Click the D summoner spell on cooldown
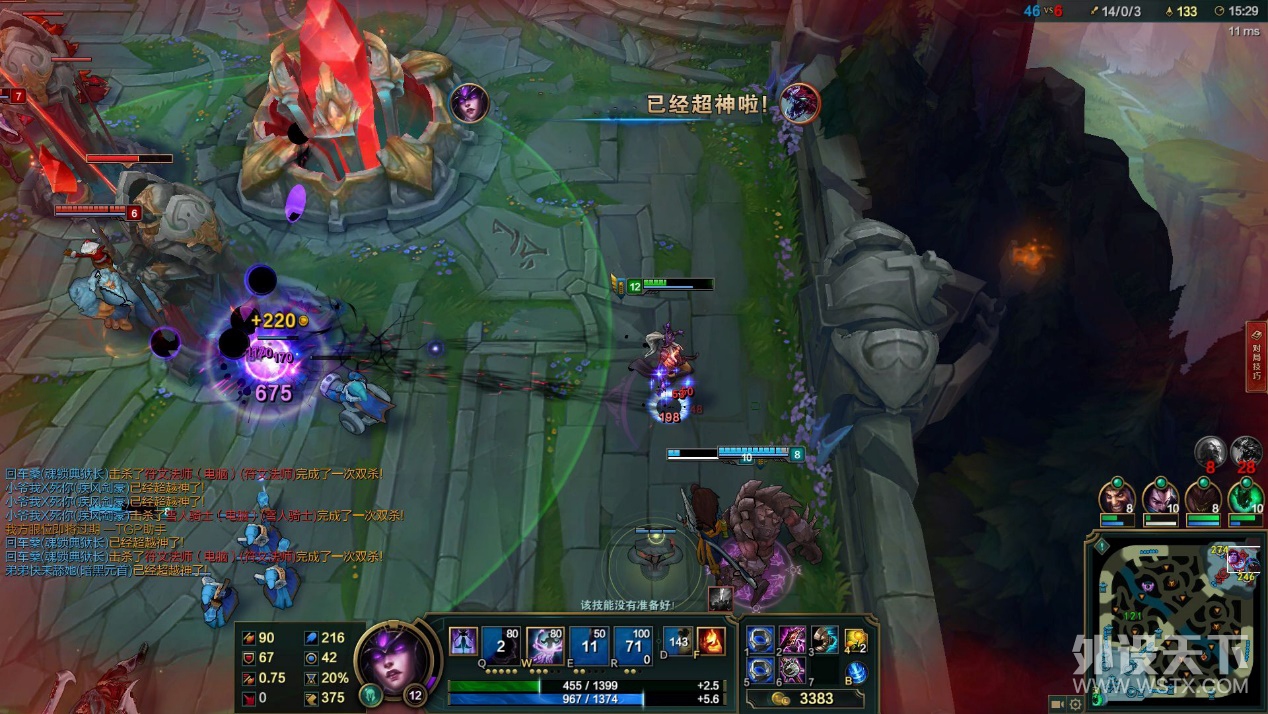This screenshot has height=714, width=1268. click(679, 641)
